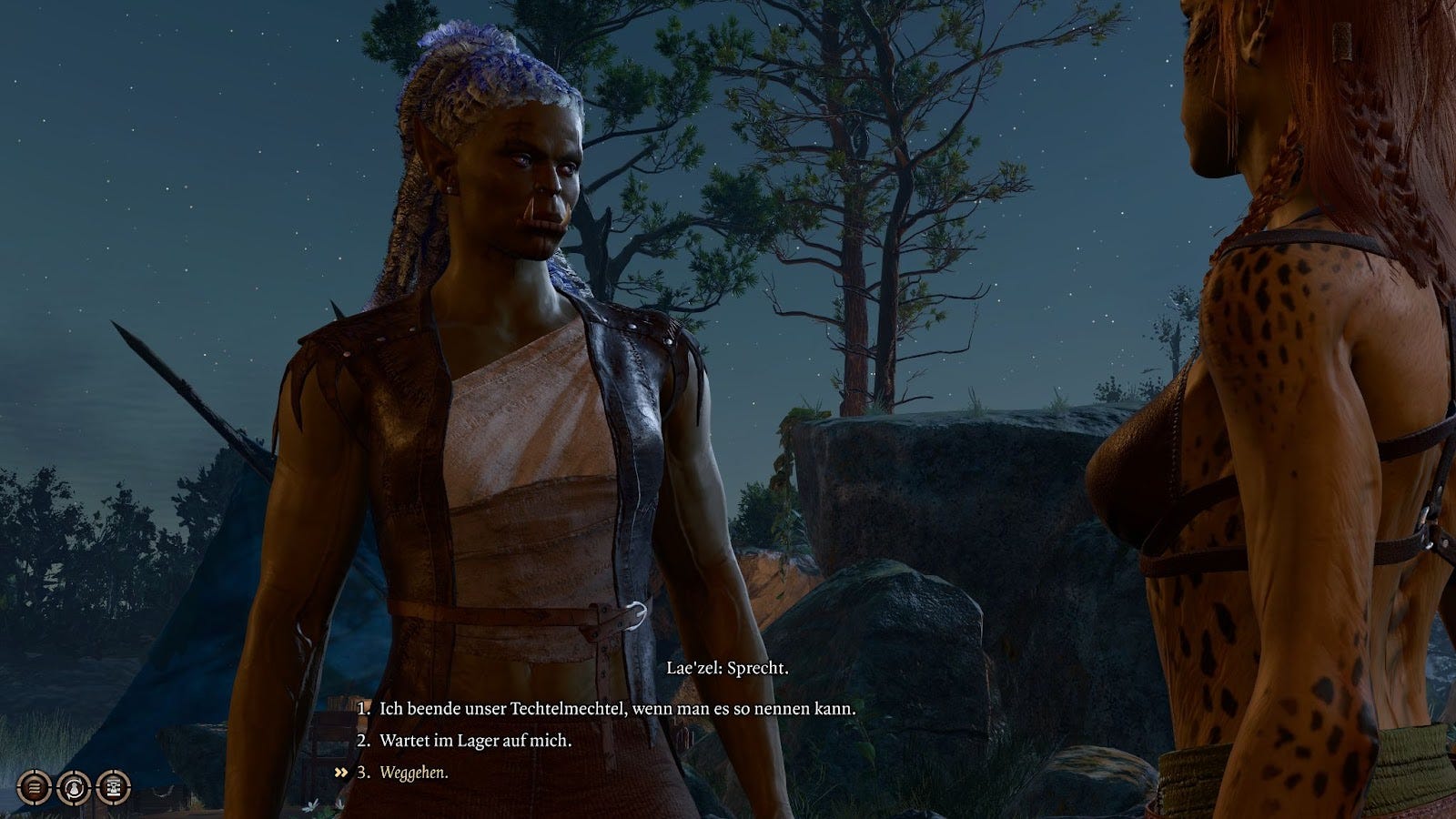Screen dimensions: 1456x819
Task: Click the character swap icon with circular arrows
Action: click(74, 786)
